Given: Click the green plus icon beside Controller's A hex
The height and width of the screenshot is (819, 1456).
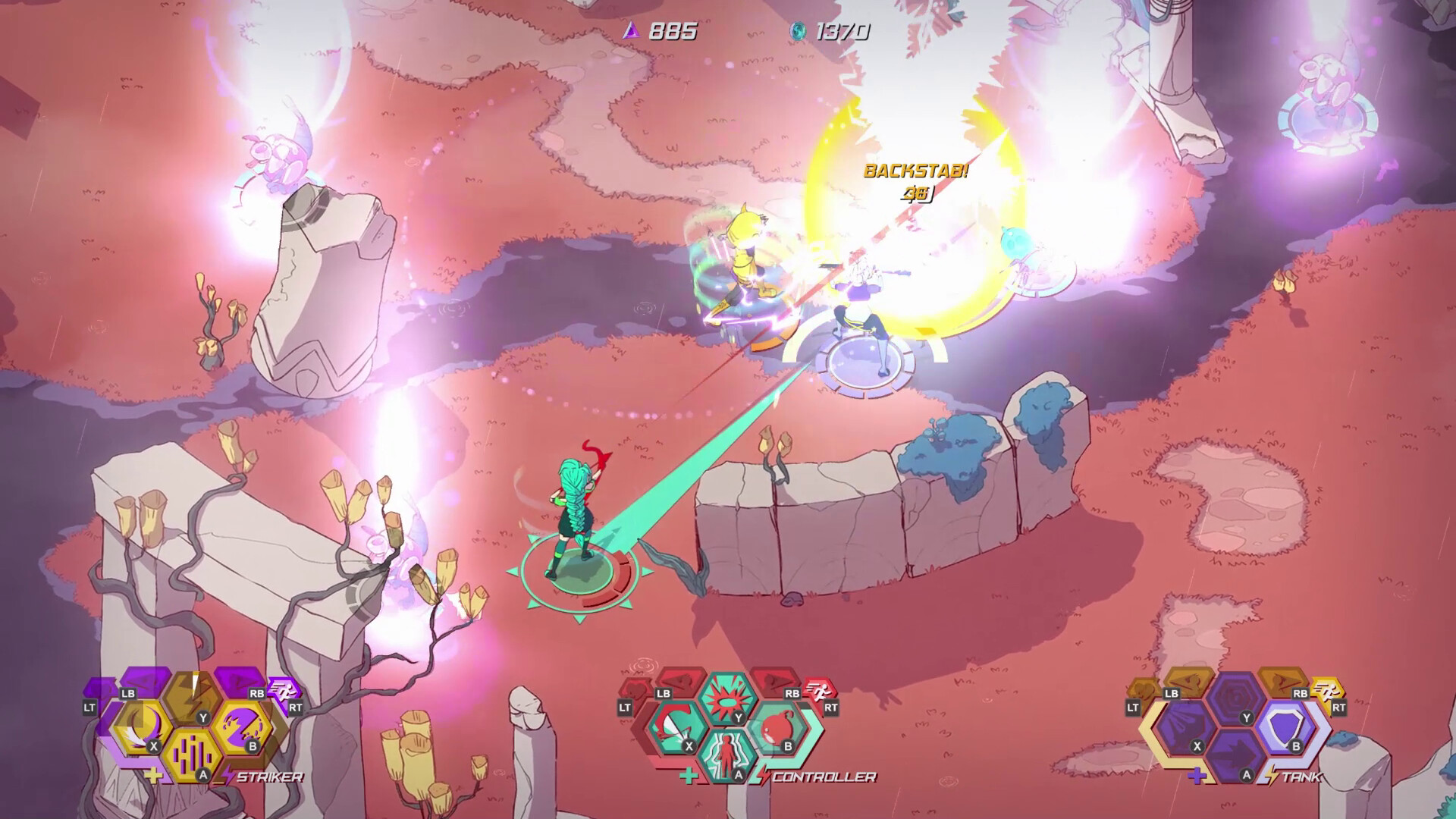Looking at the screenshot, I should click(x=689, y=776).
